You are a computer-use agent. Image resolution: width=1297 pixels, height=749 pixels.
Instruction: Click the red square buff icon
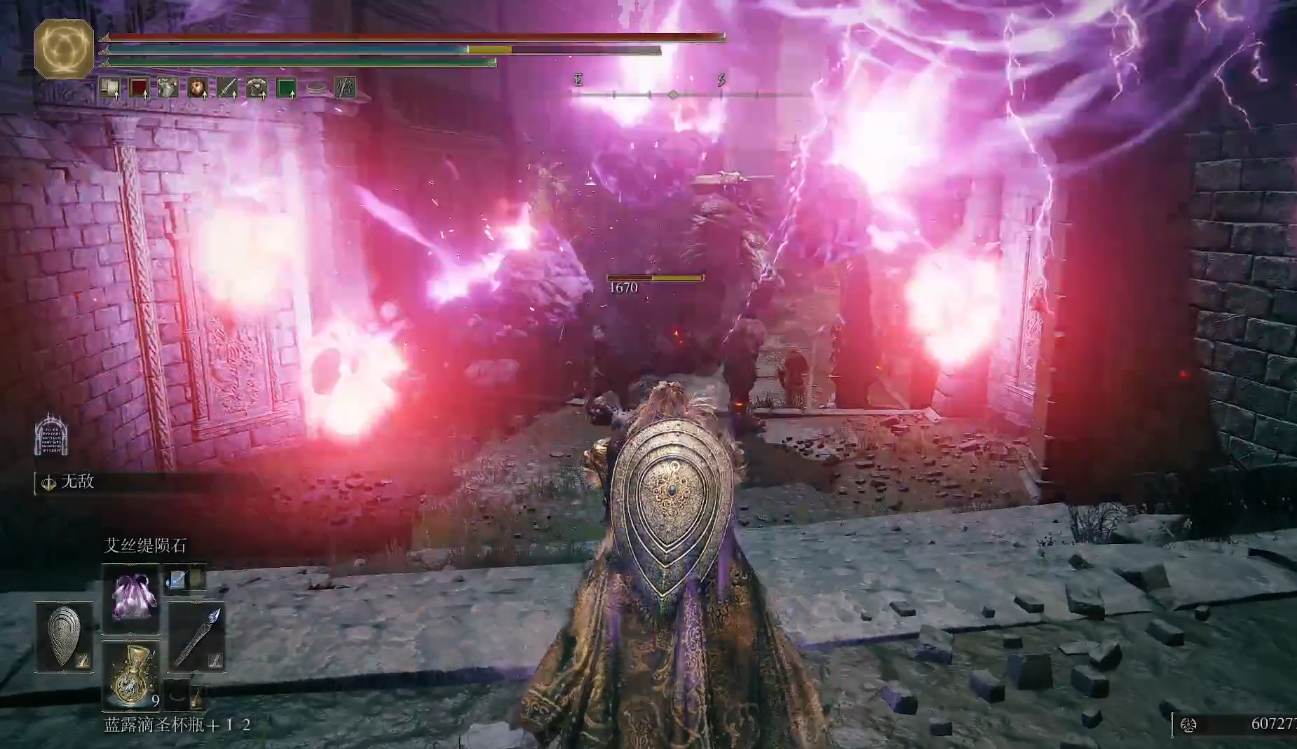(138, 88)
